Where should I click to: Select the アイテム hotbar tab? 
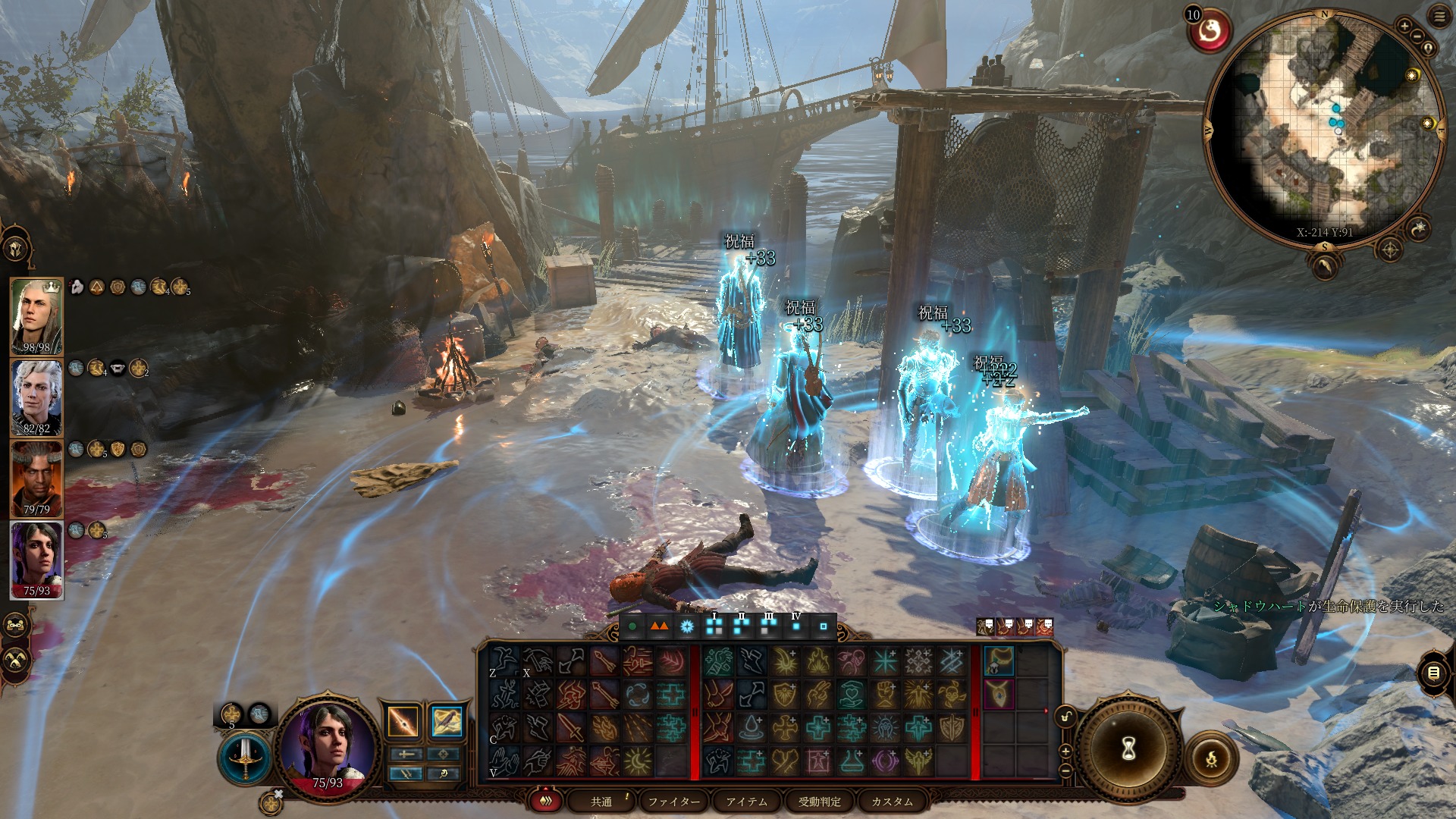(747, 802)
